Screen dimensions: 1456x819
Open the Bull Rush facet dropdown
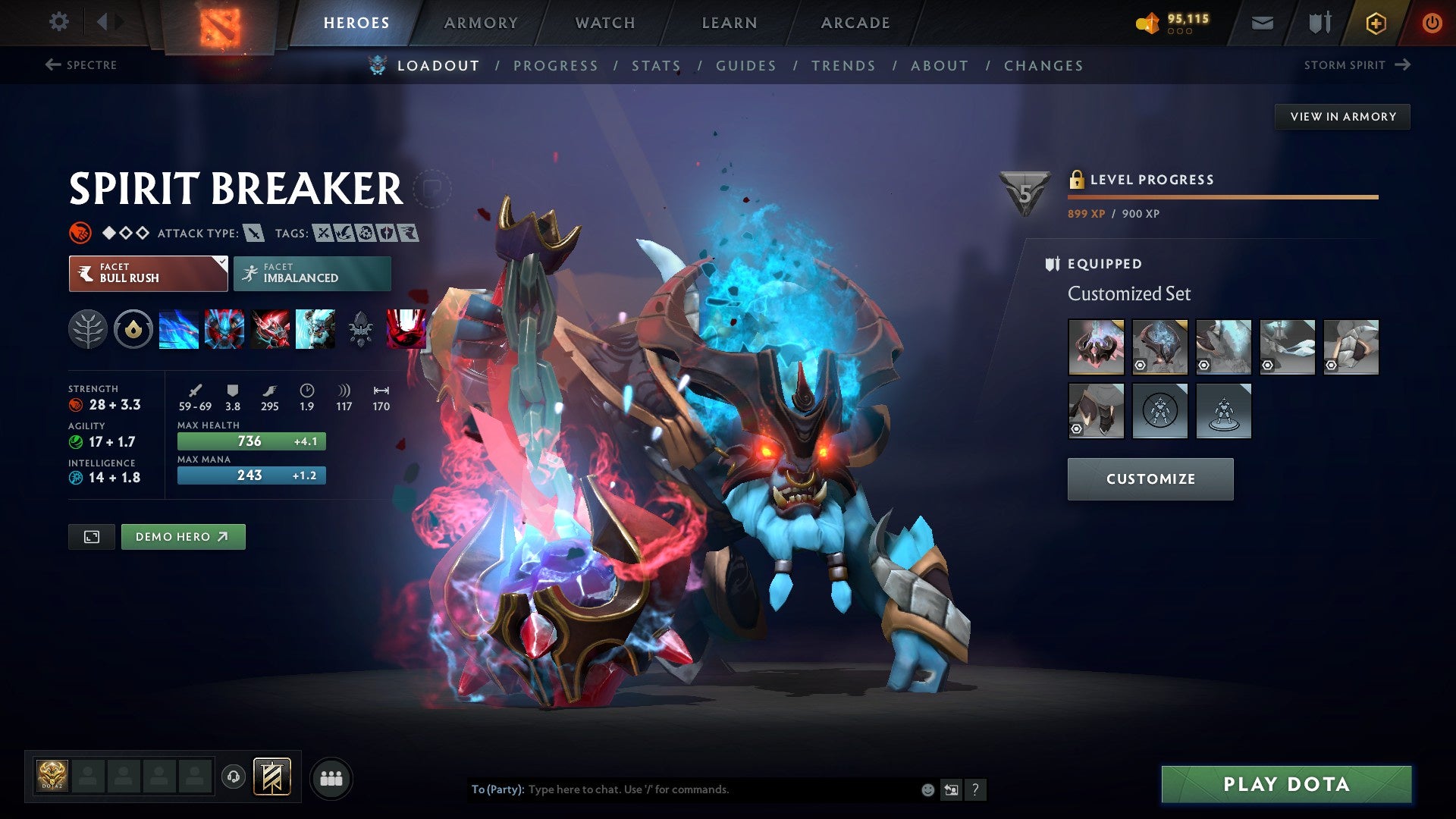click(148, 273)
